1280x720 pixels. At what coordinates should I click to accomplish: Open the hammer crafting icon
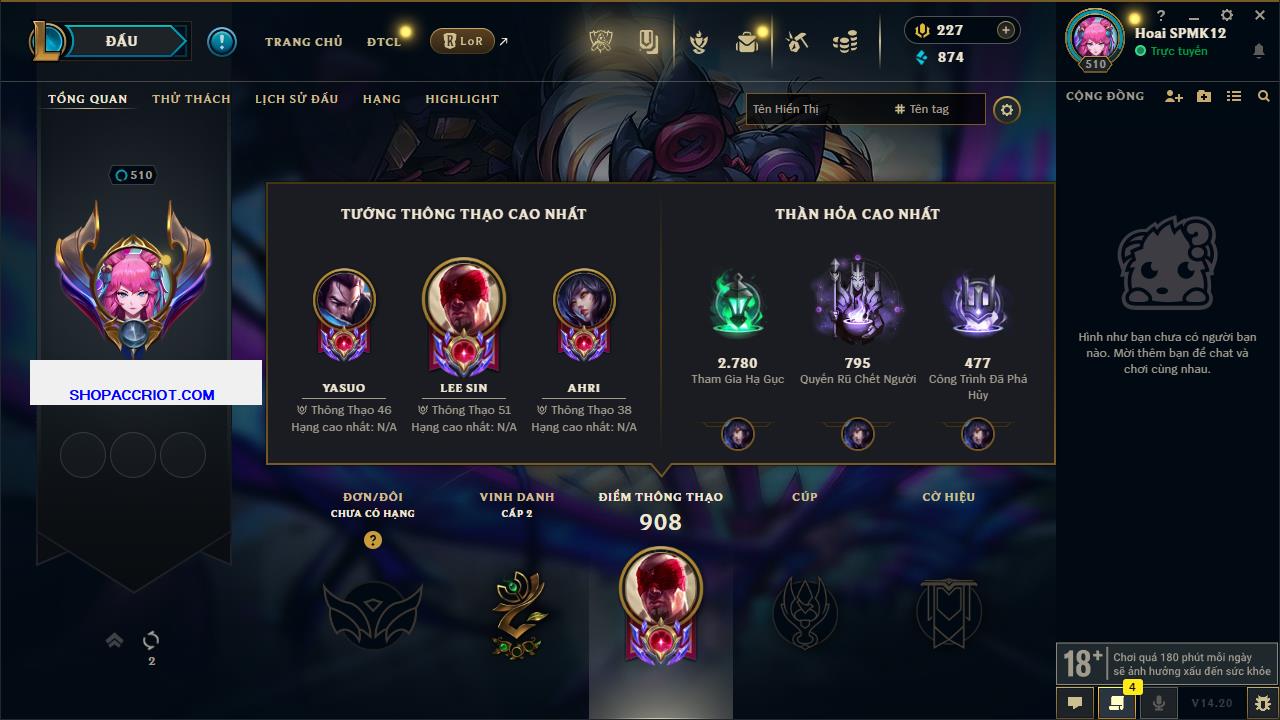796,42
